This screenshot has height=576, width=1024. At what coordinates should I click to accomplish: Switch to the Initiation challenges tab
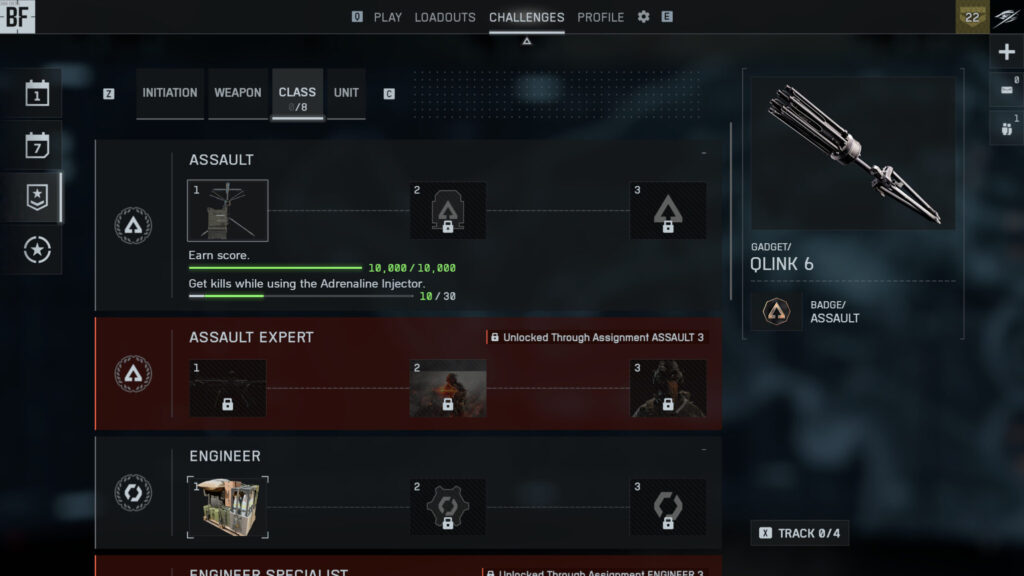pyautogui.click(x=170, y=93)
